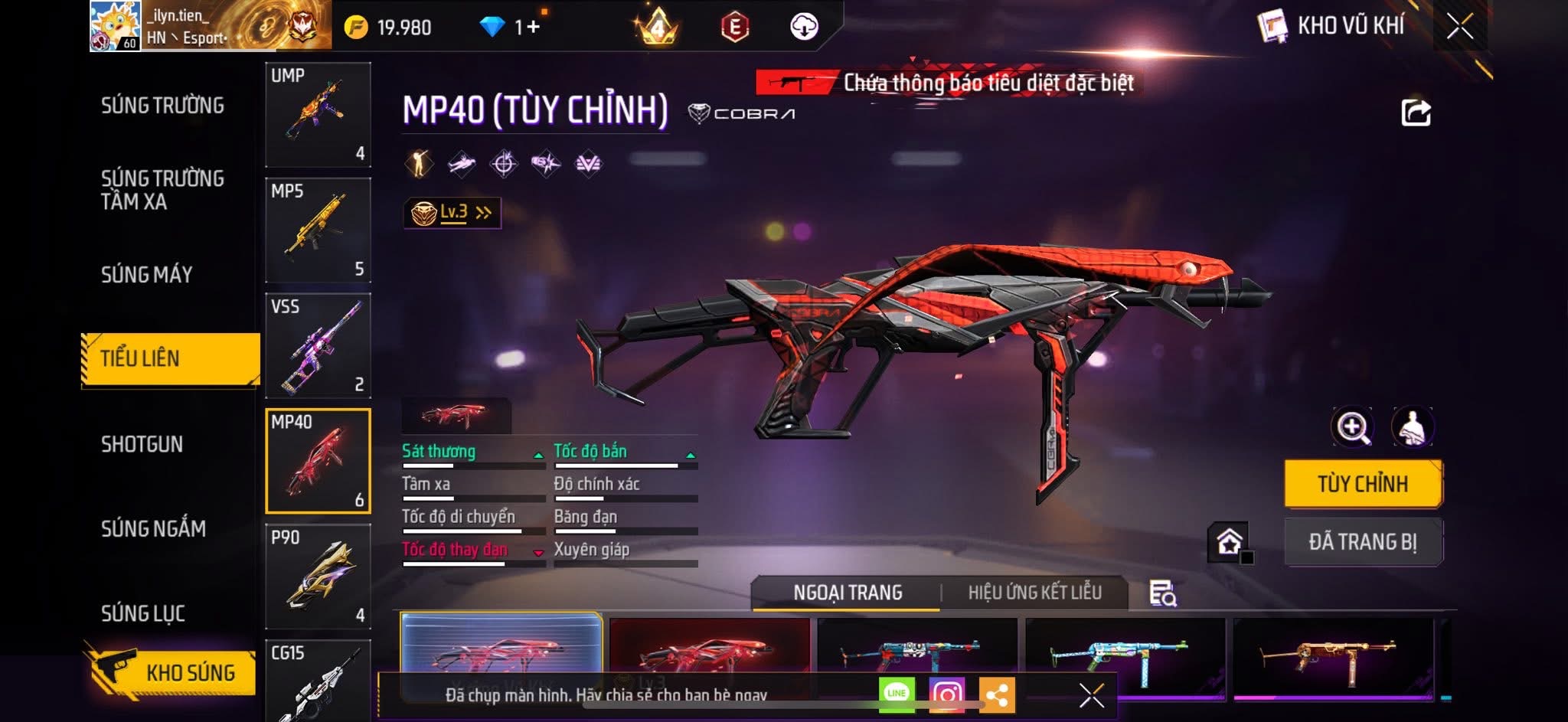Switch to SÚNG MÁY category

coord(147,274)
